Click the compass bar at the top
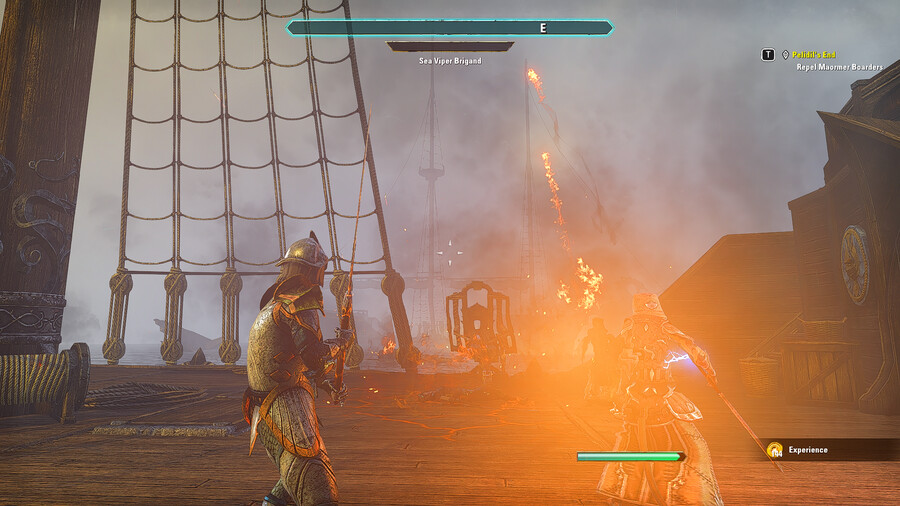Image resolution: width=900 pixels, height=506 pixels. pos(450,28)
